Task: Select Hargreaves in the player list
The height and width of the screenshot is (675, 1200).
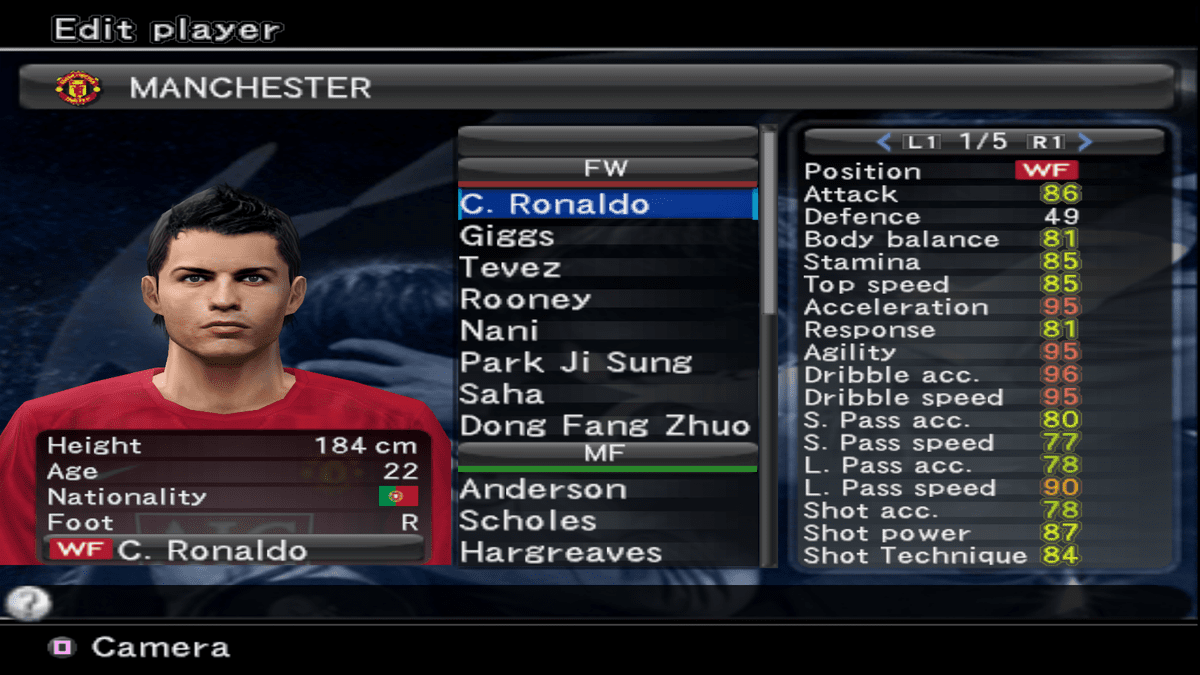Action: pos(560,553)
